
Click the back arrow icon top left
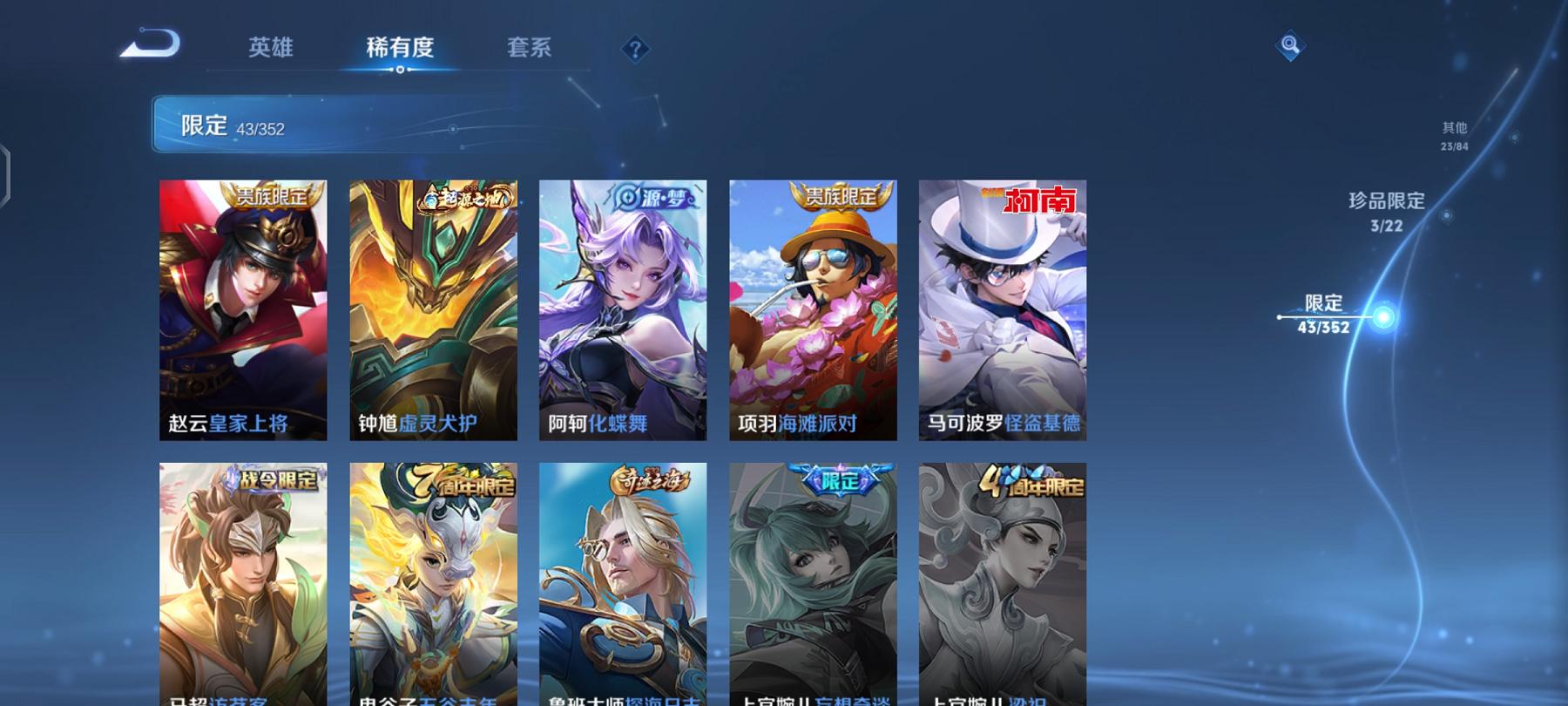(x=148, y=45)
